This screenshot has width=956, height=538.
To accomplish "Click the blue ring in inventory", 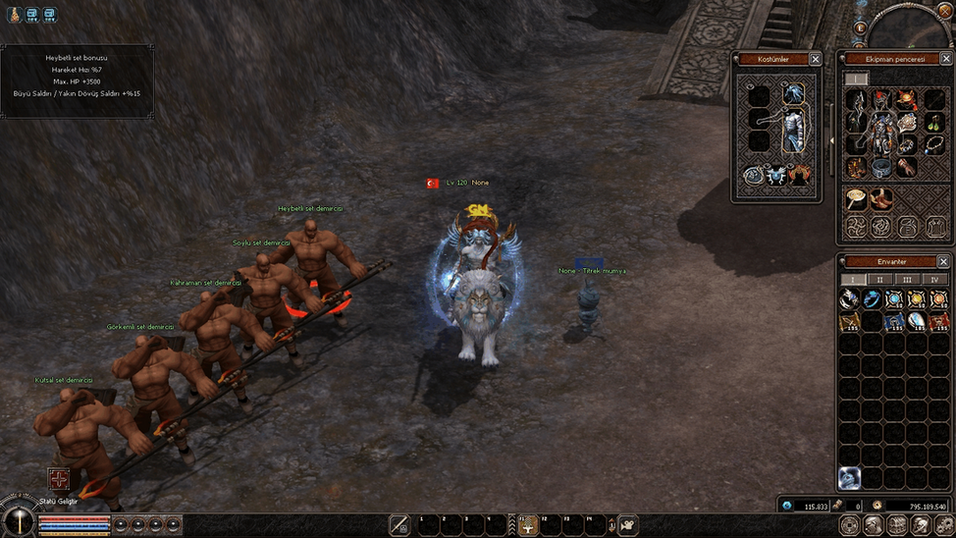I will (872, 299).
